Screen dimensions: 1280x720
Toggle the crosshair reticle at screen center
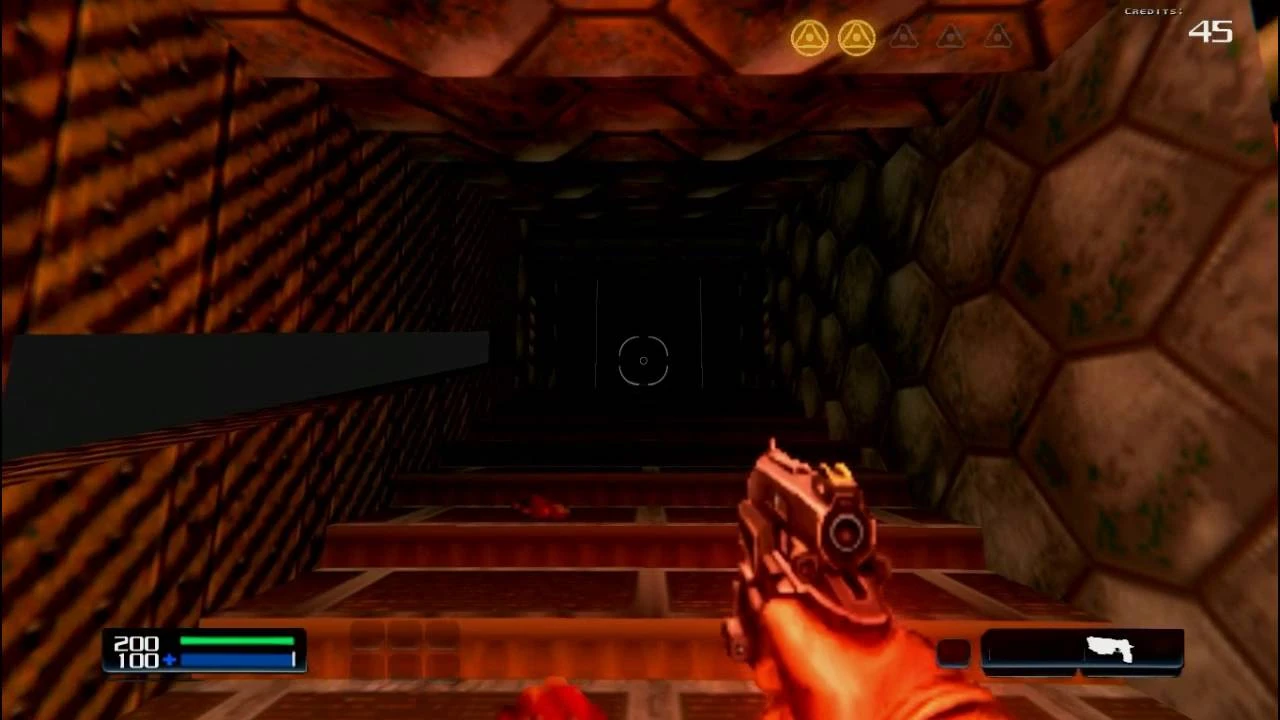642,361
